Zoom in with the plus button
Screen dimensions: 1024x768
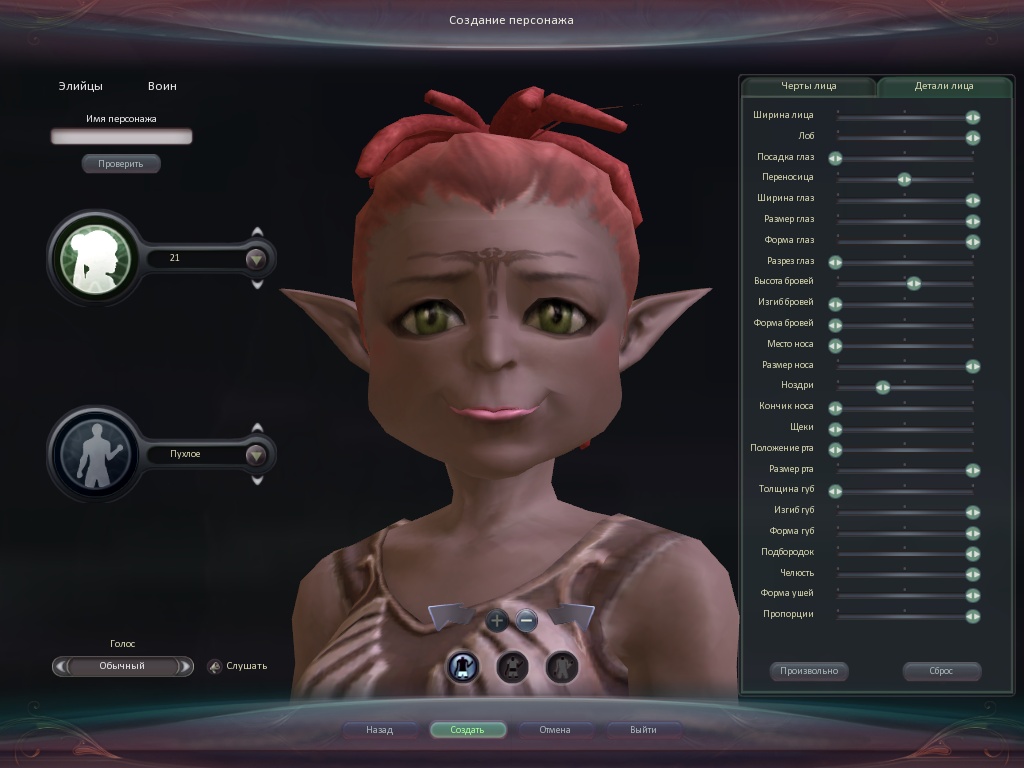(497, 621)
